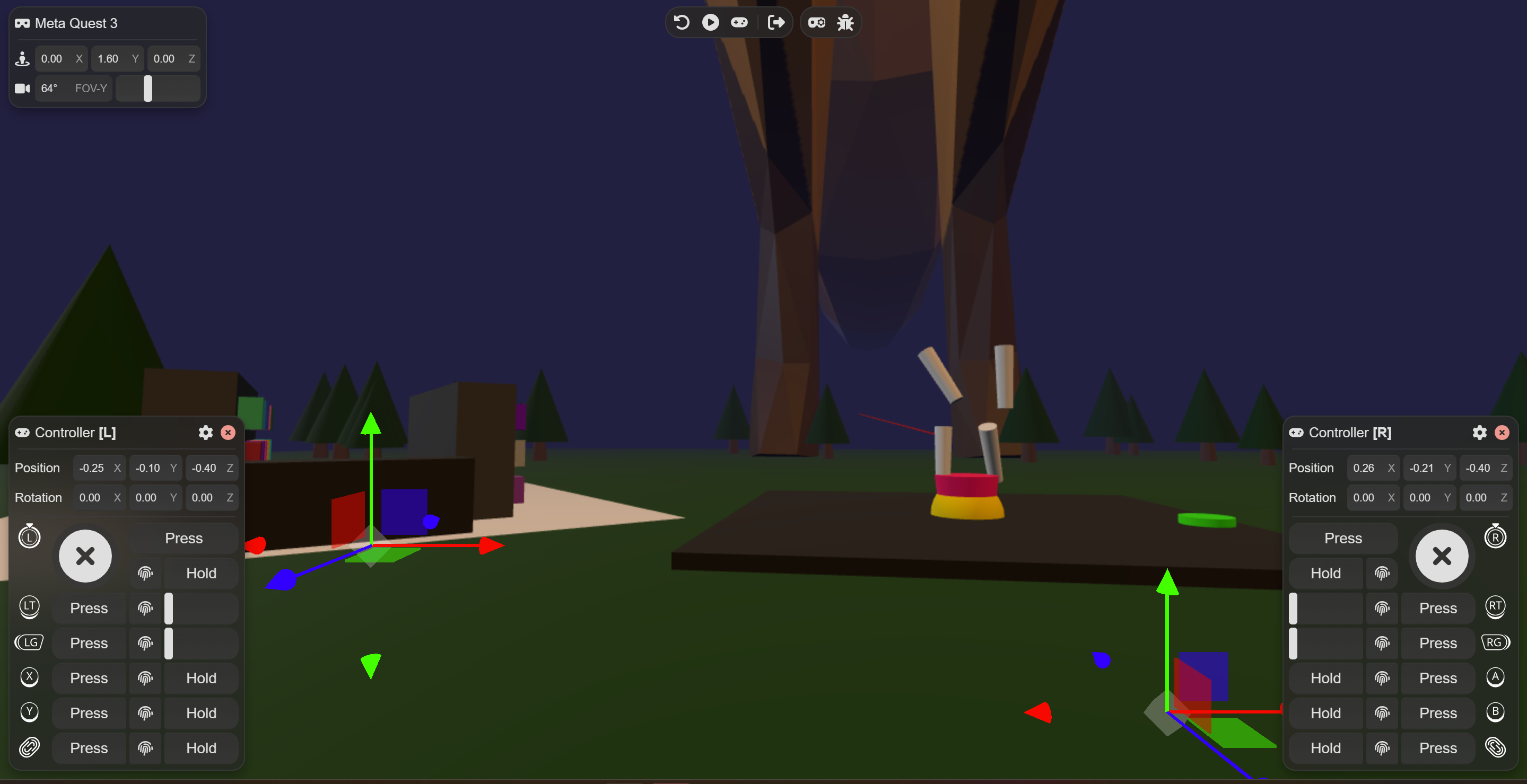Viewport: 1527px width, 784px height.
Task: Click Press for the left trigger LT
Action: coord(89,608)
